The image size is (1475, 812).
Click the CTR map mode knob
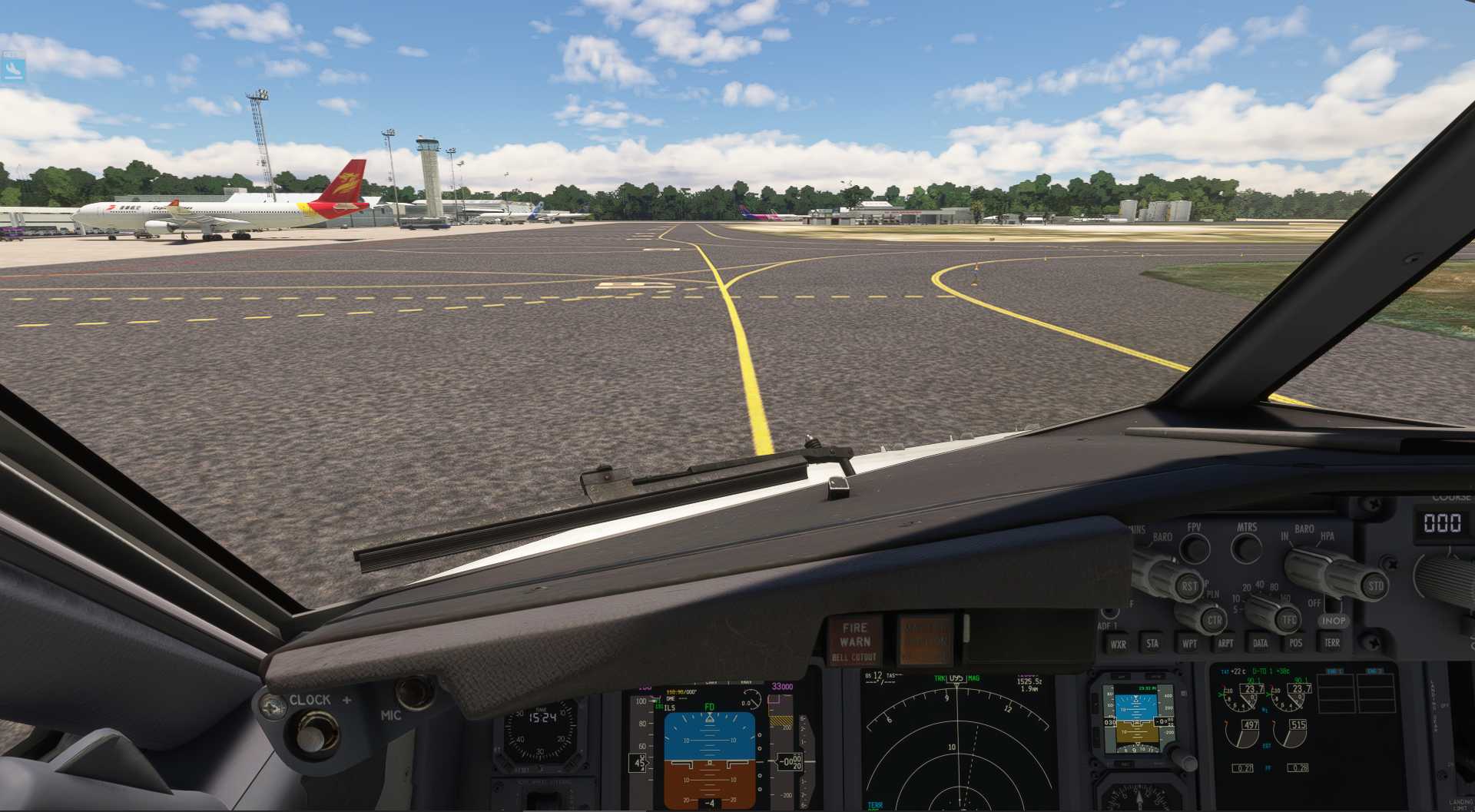(1214, 619)
